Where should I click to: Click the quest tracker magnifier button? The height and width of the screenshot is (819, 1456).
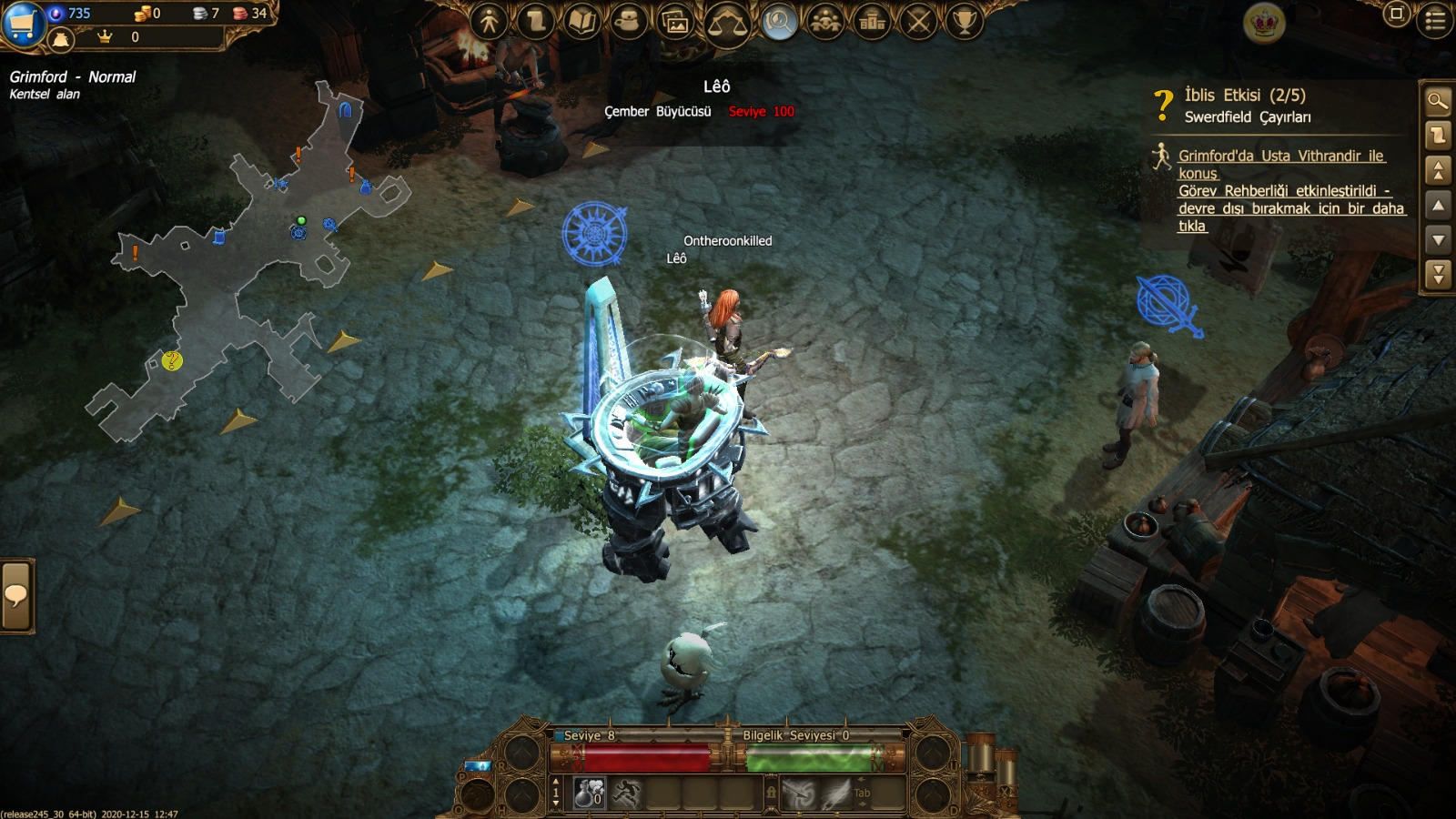point(1438,101)
